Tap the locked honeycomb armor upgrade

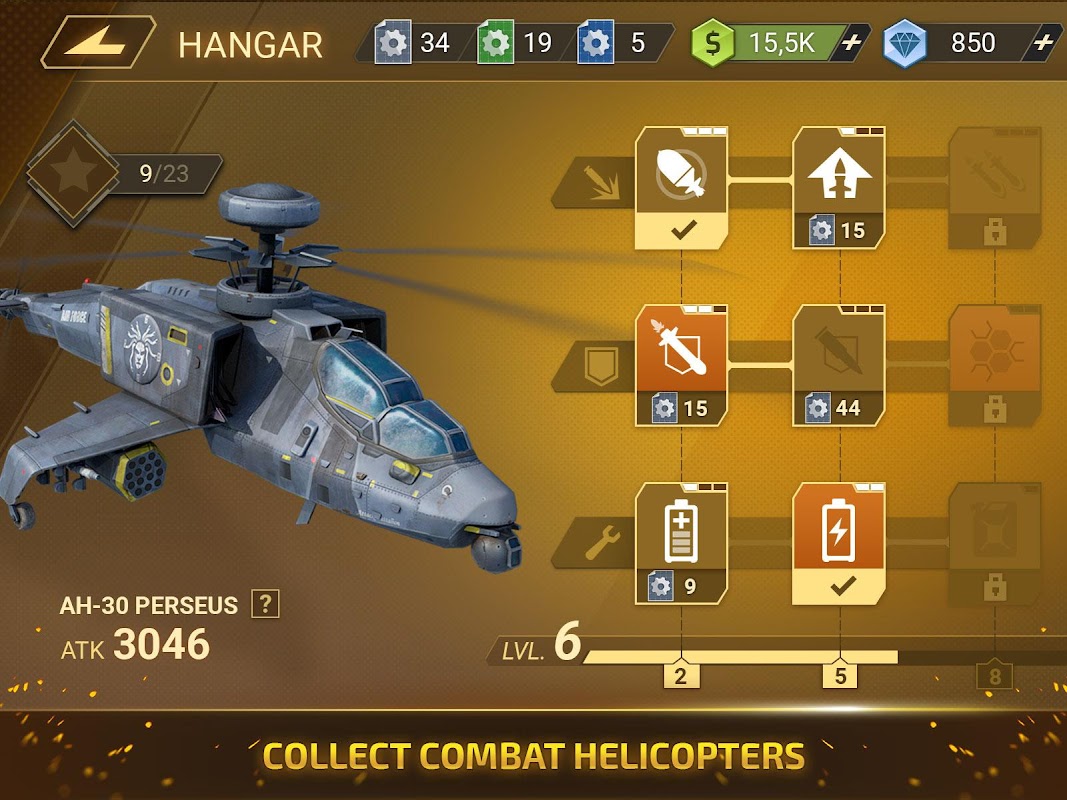(993, 365)
